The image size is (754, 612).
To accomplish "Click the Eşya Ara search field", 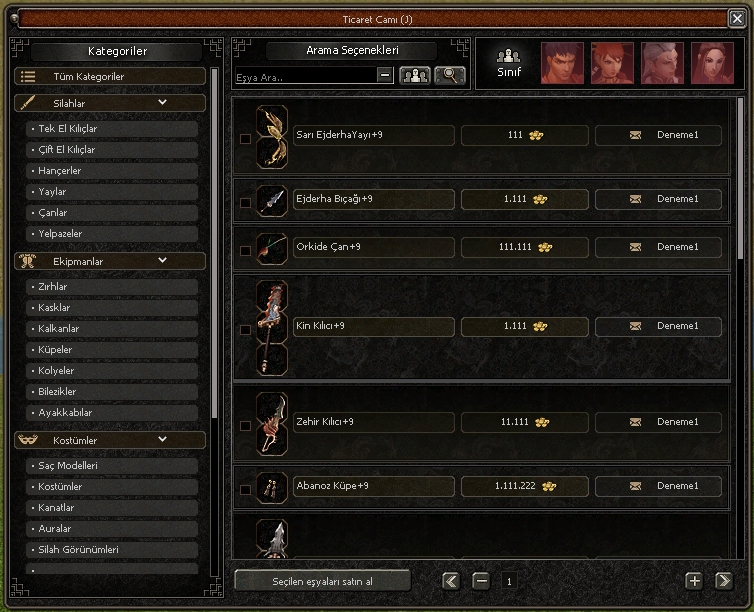I will tap(305, 76).
